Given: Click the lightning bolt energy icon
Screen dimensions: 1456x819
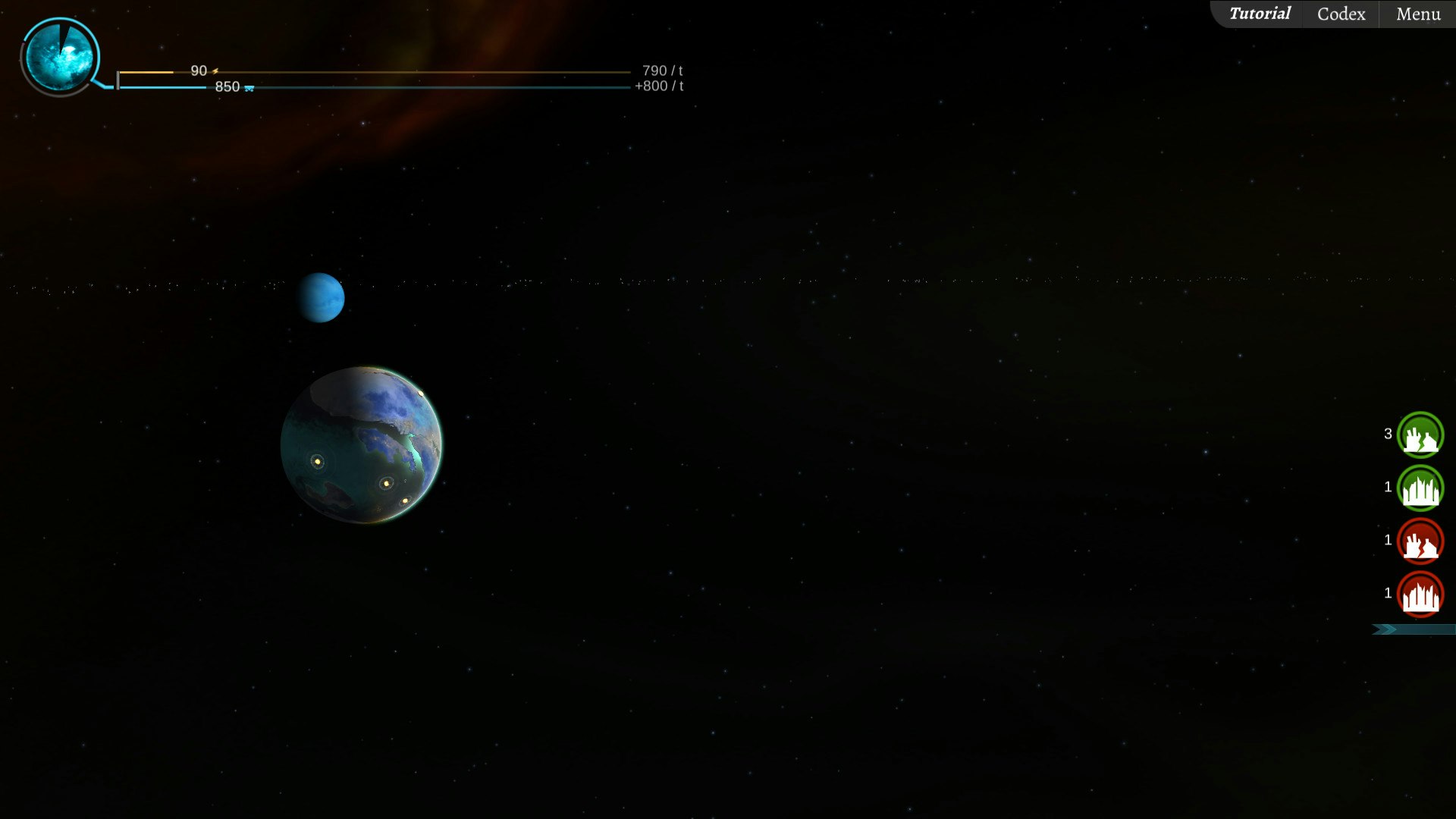Looking at the screenshot, I should click(x=215, y=70).
